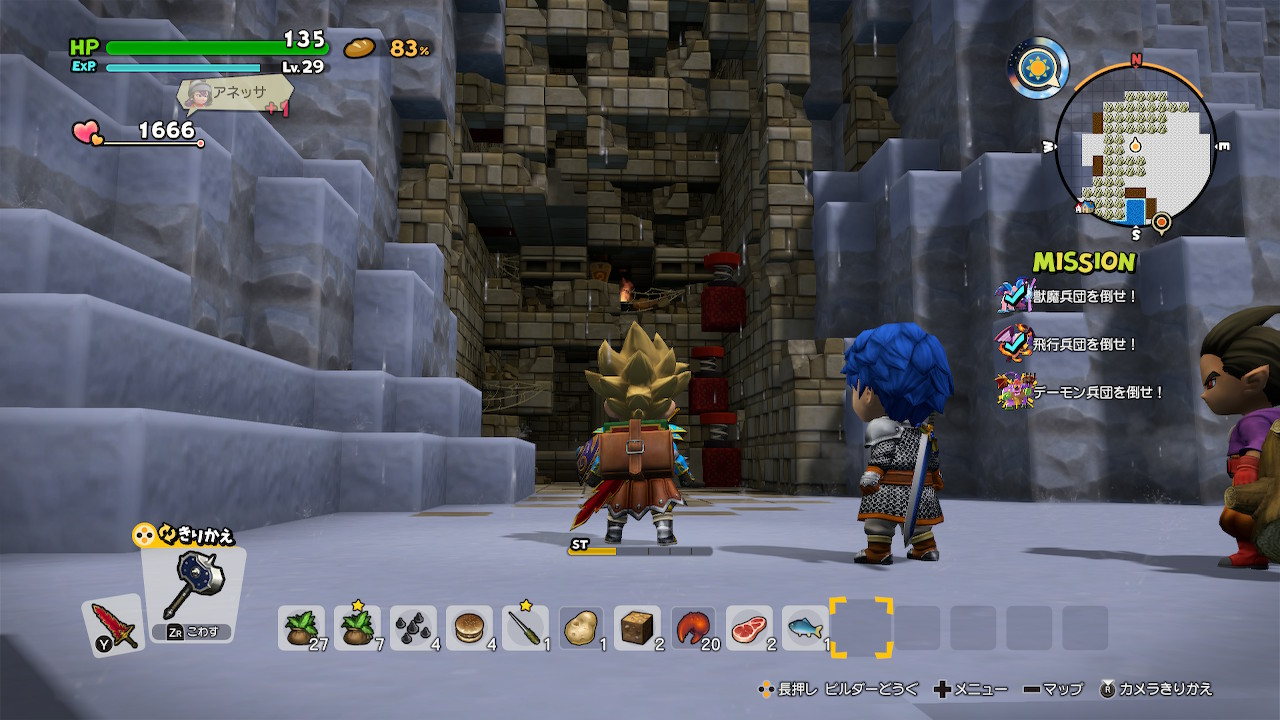Click the highlighted empty hotbar slot
This screenshot has width=1280, height=720.
861,628
